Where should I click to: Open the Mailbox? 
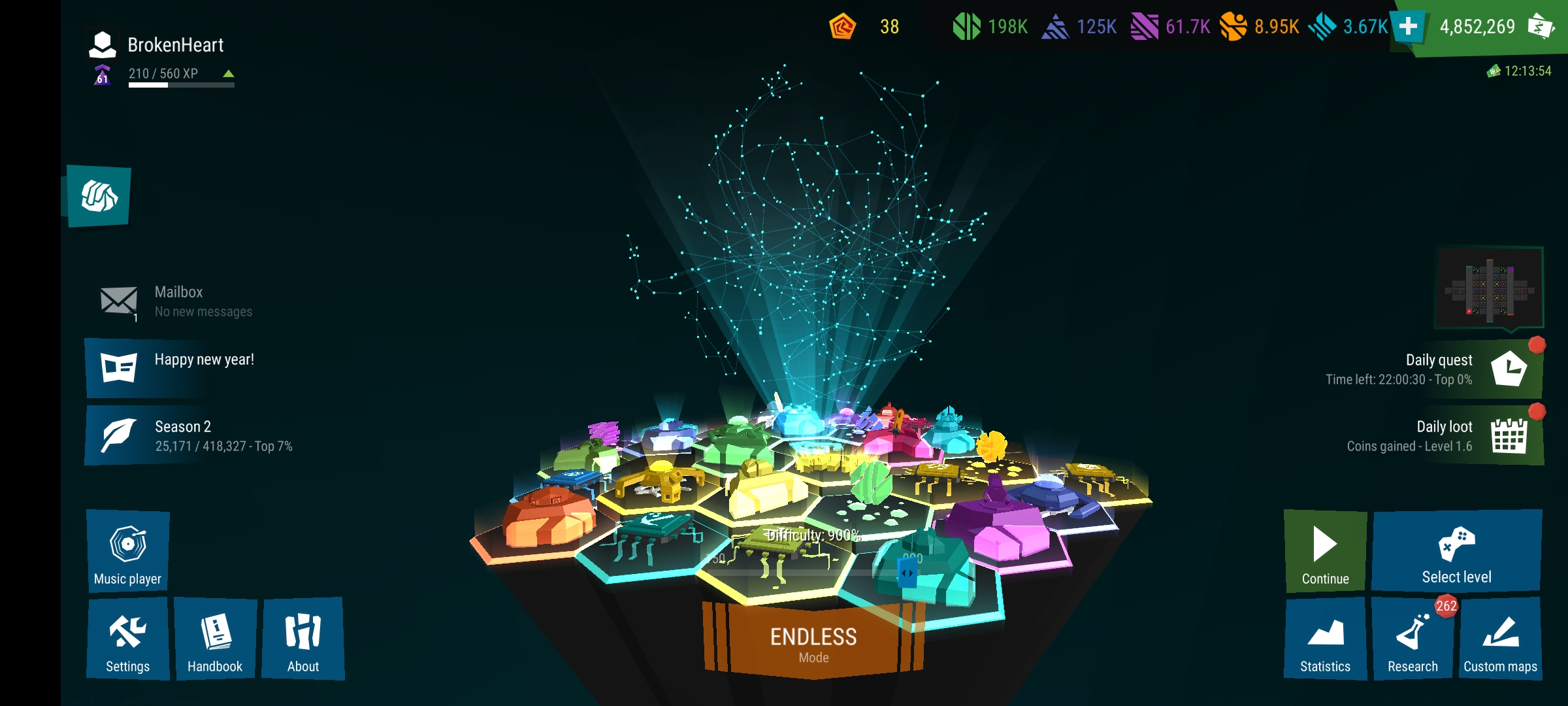point(176,301)
